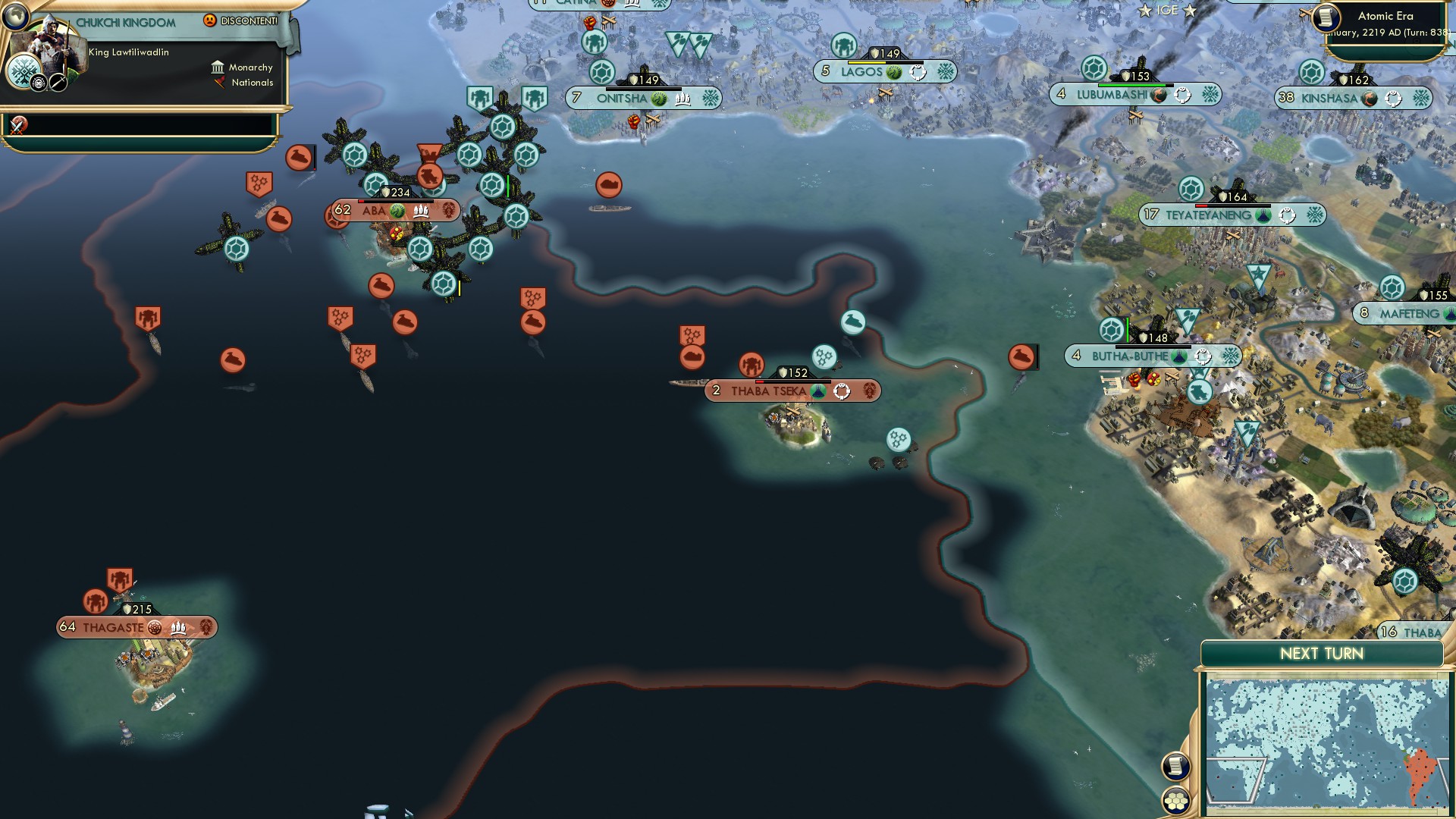
Task: Click the Monarchy government icon
Action: click(x=218, y=67)
